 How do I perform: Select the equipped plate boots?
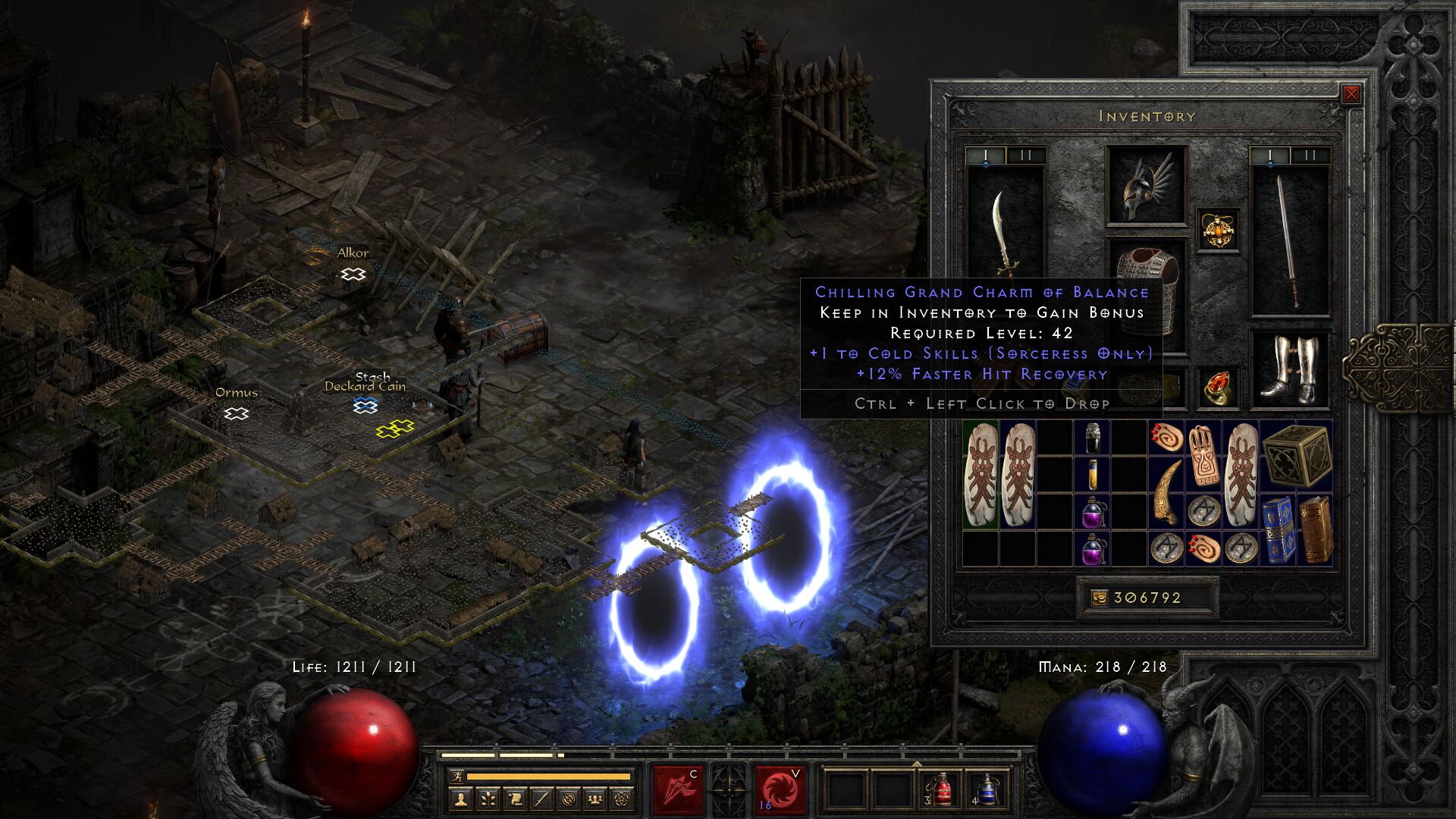(1289, 369)
